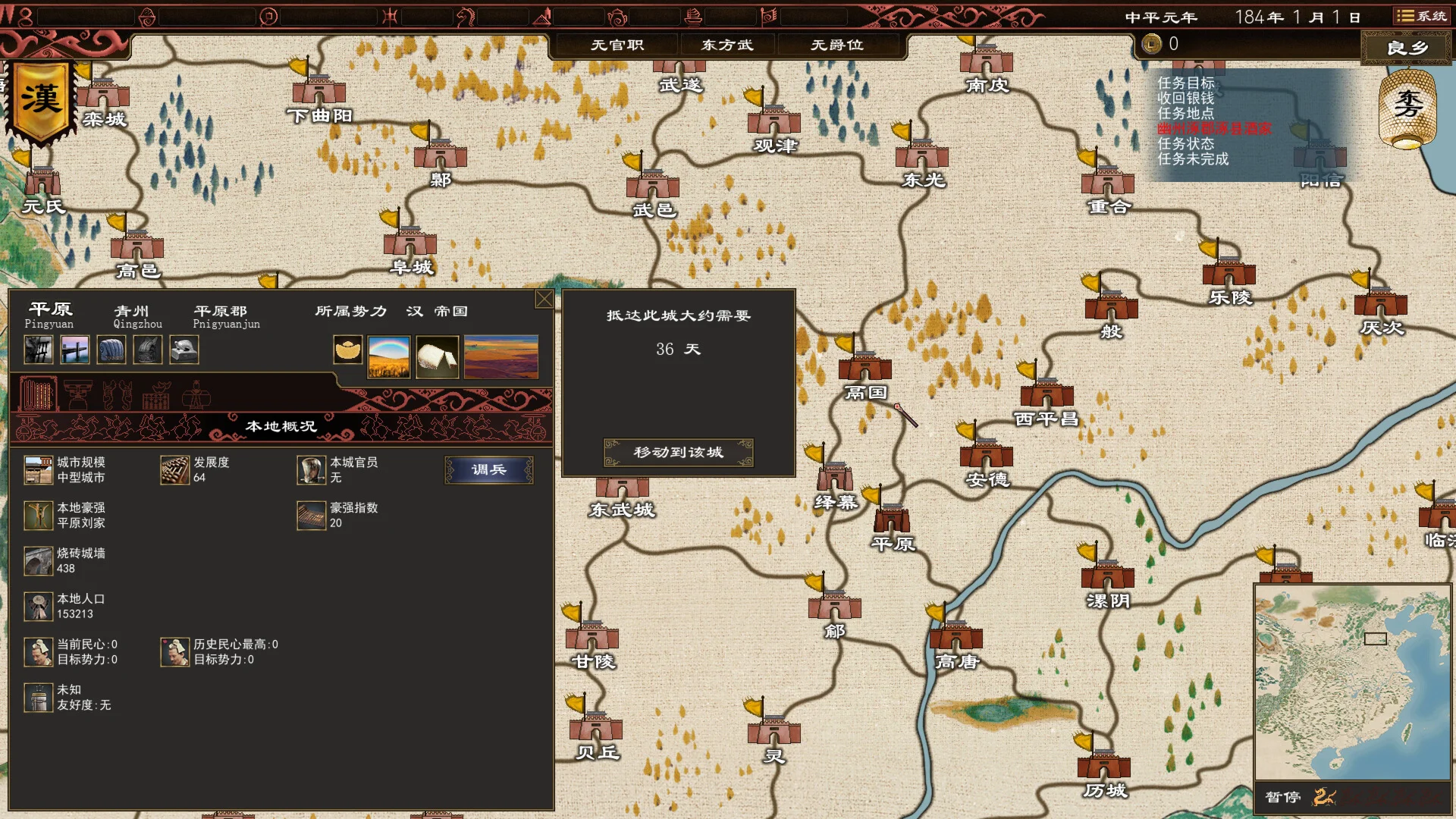Click the gold ingot resource icon
Screen dimensions: 1456x819
(x=348, y=350)
